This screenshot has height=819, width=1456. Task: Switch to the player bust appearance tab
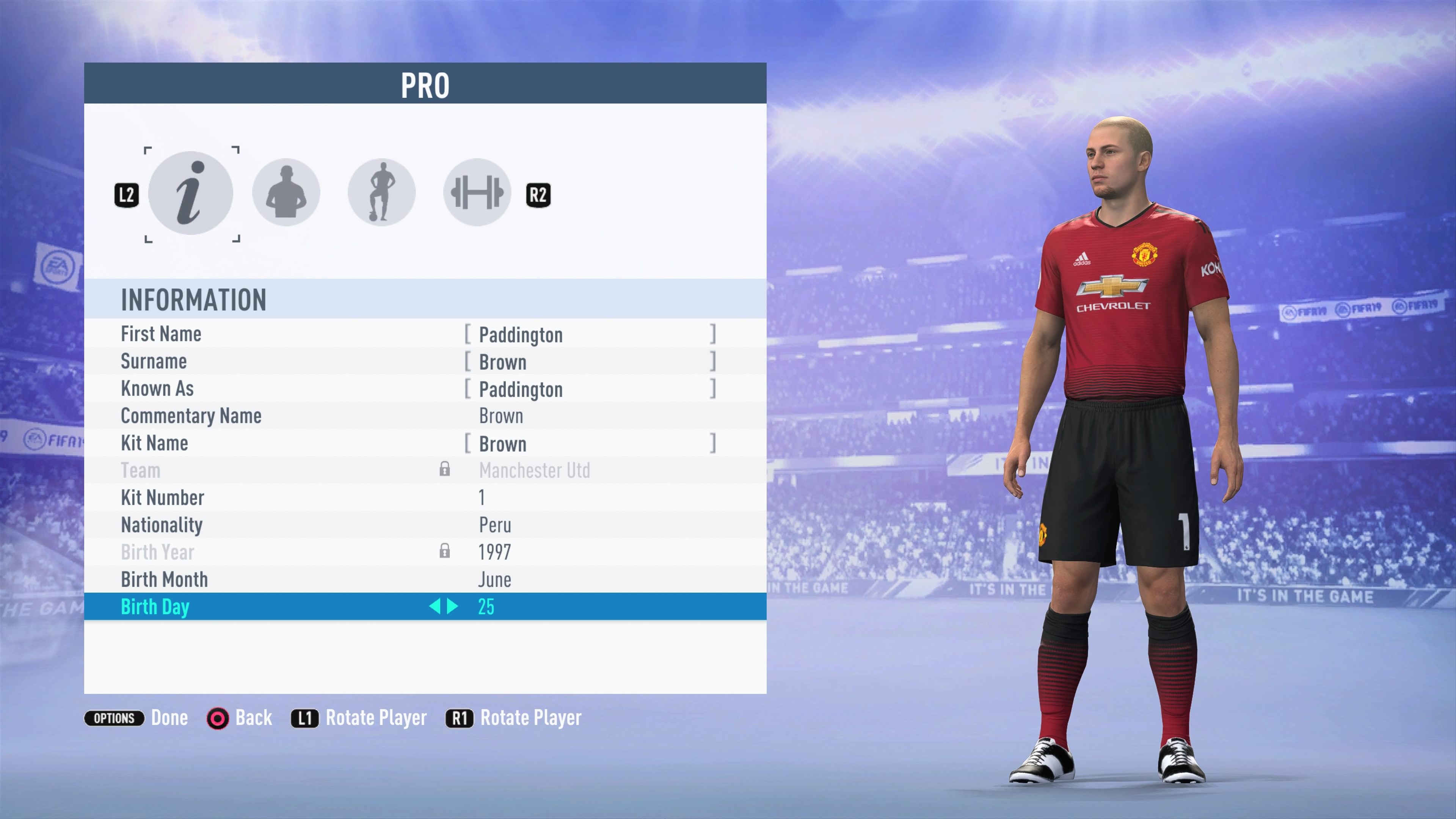click(286, 193)
